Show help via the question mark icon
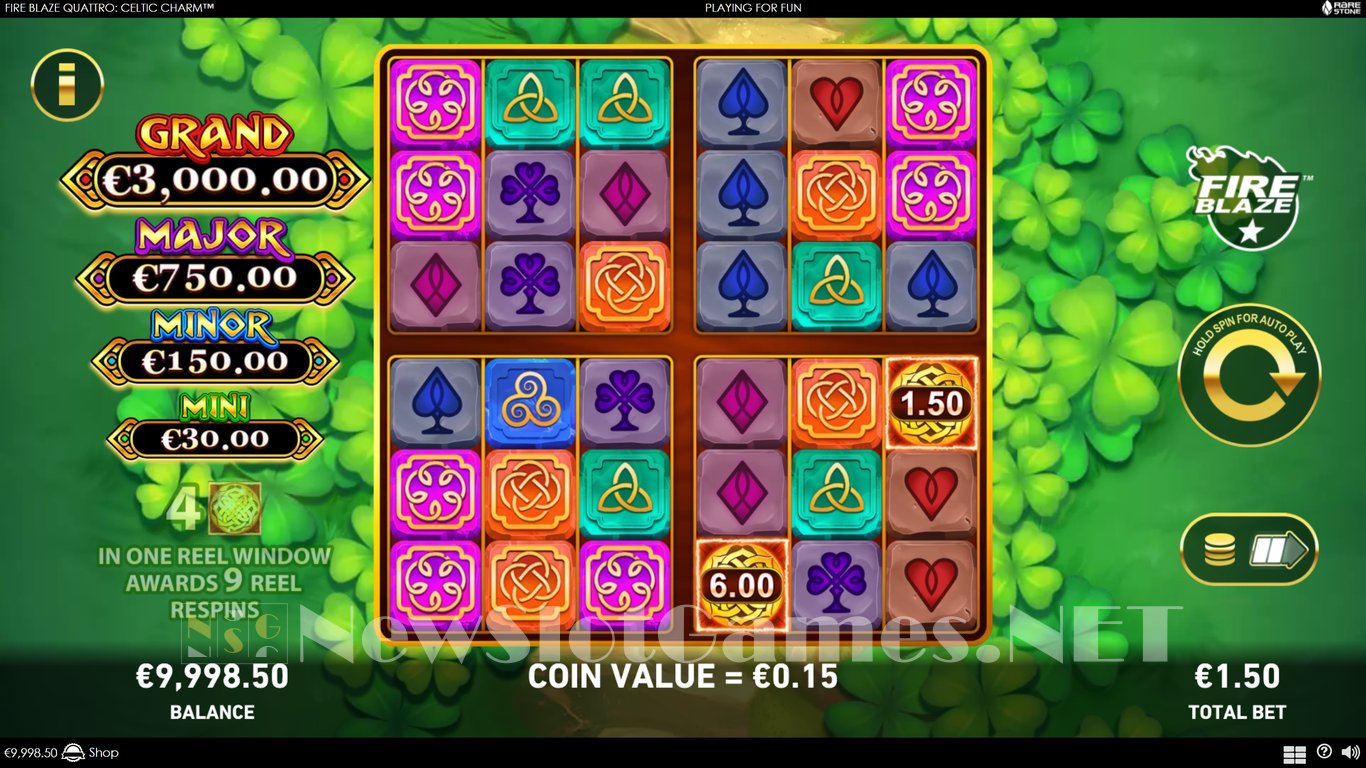 tap(1324, 752)
